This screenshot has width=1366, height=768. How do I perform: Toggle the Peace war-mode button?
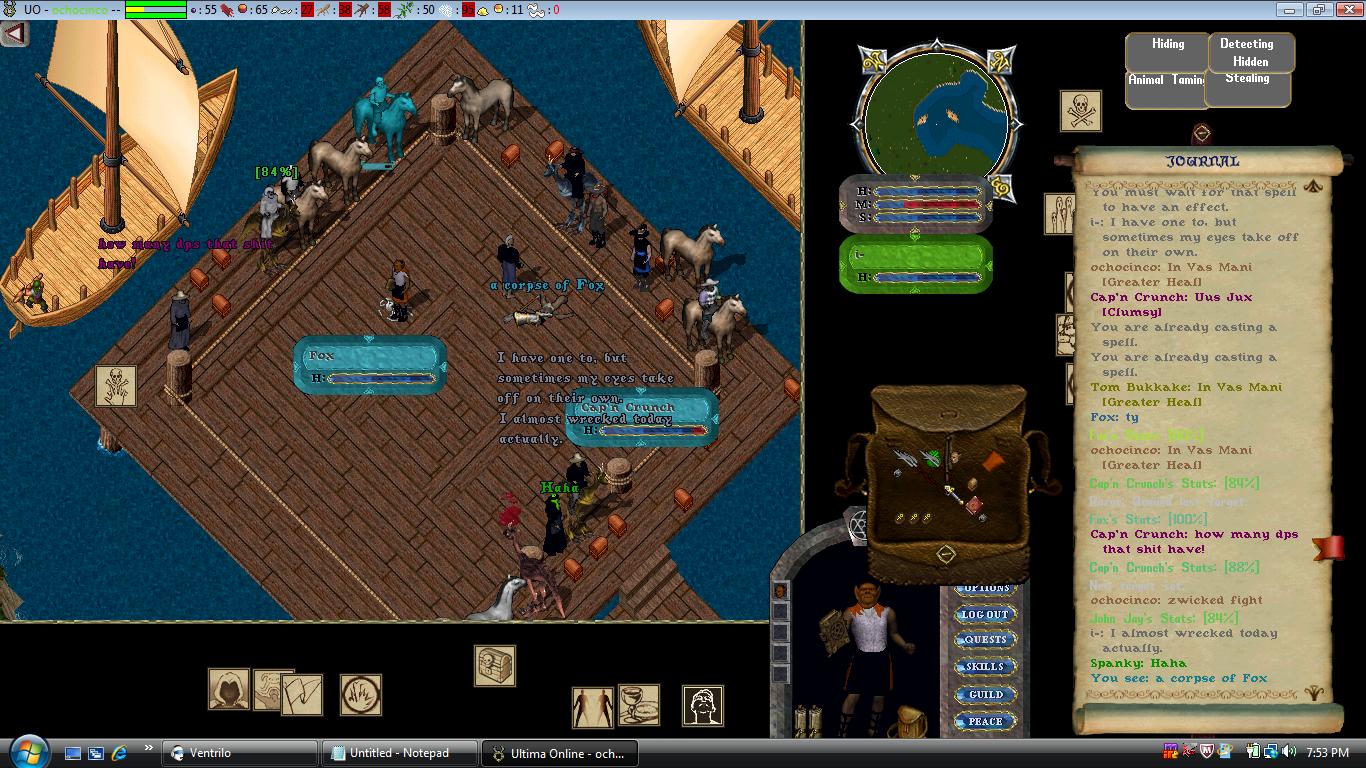pos(984,721)
